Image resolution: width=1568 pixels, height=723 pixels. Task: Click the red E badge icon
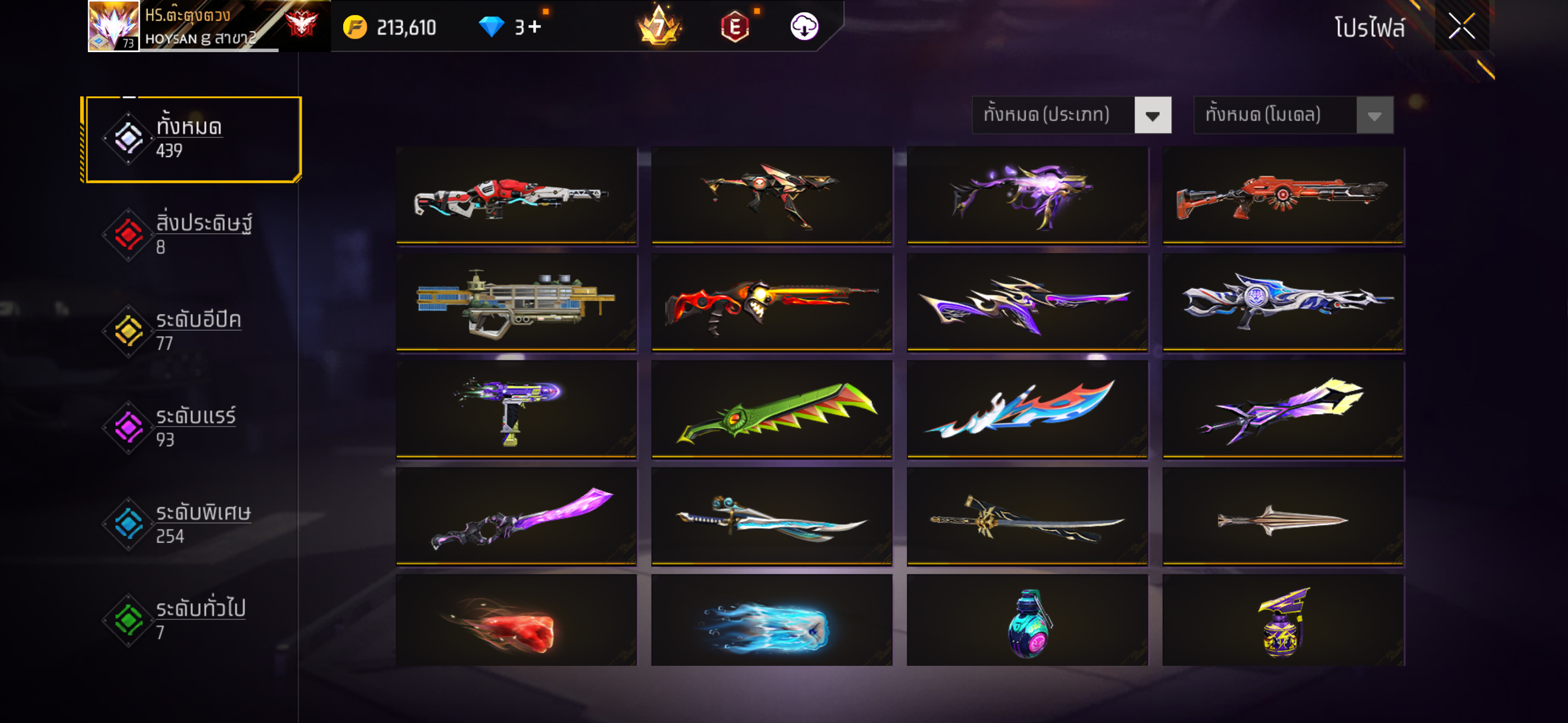pyautogui.click(x=735, y=27)
